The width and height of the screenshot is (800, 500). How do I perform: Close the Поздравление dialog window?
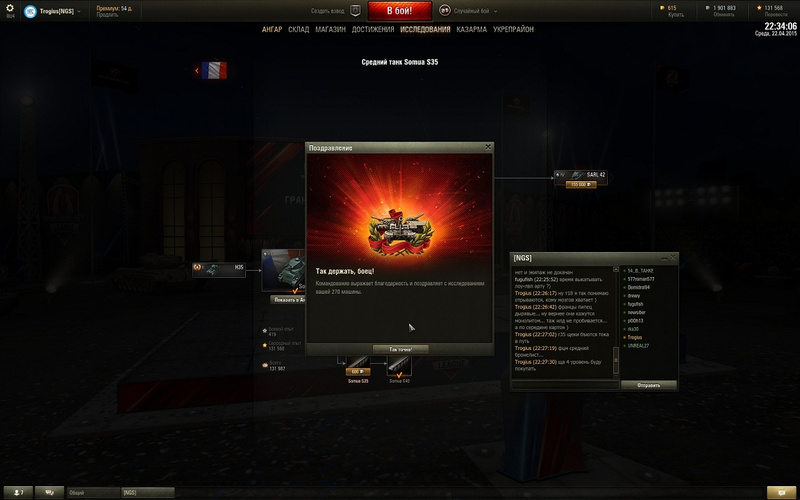[488, 147]
